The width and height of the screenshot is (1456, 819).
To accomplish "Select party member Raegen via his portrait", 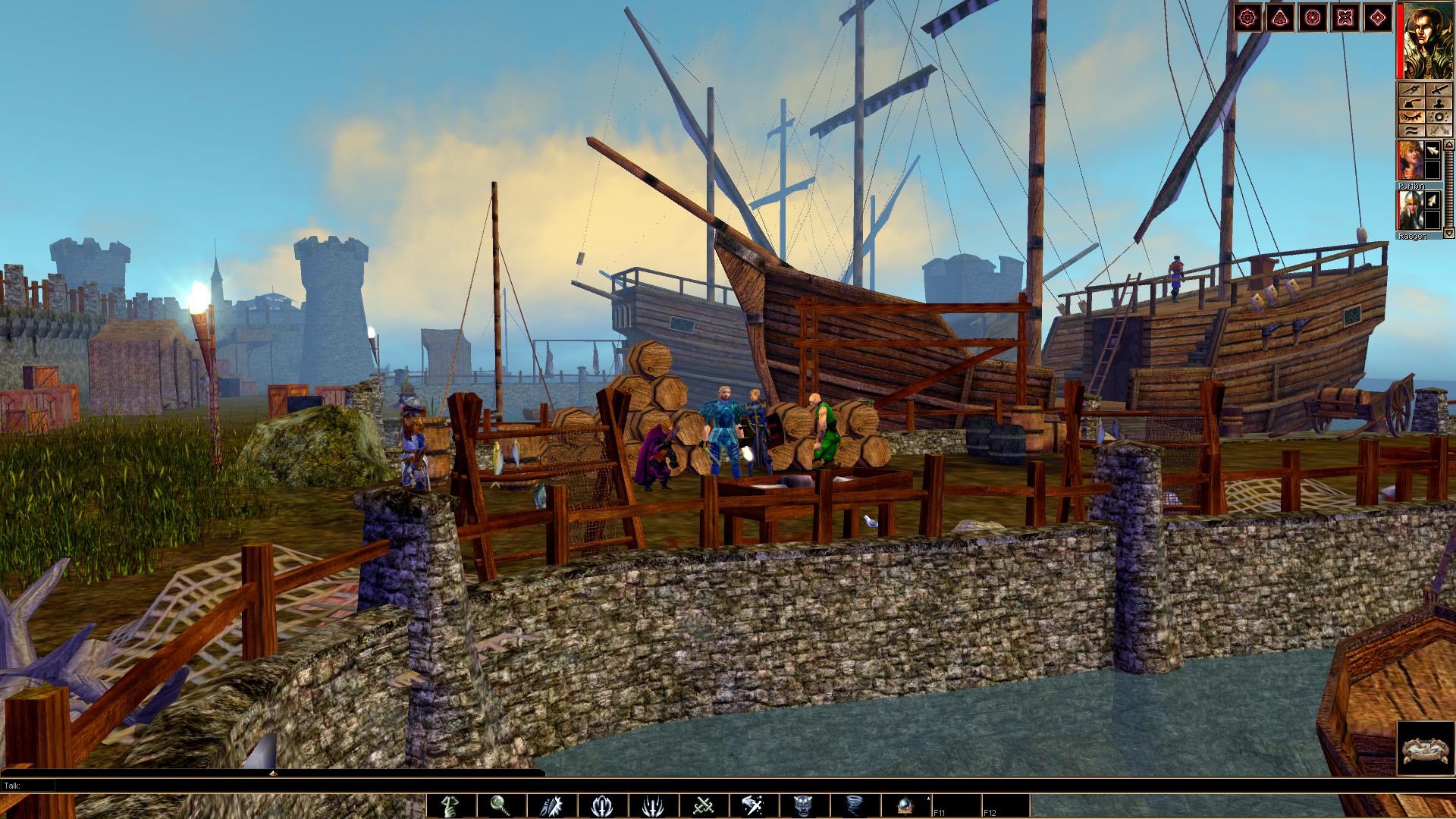I will point(1412,211).
